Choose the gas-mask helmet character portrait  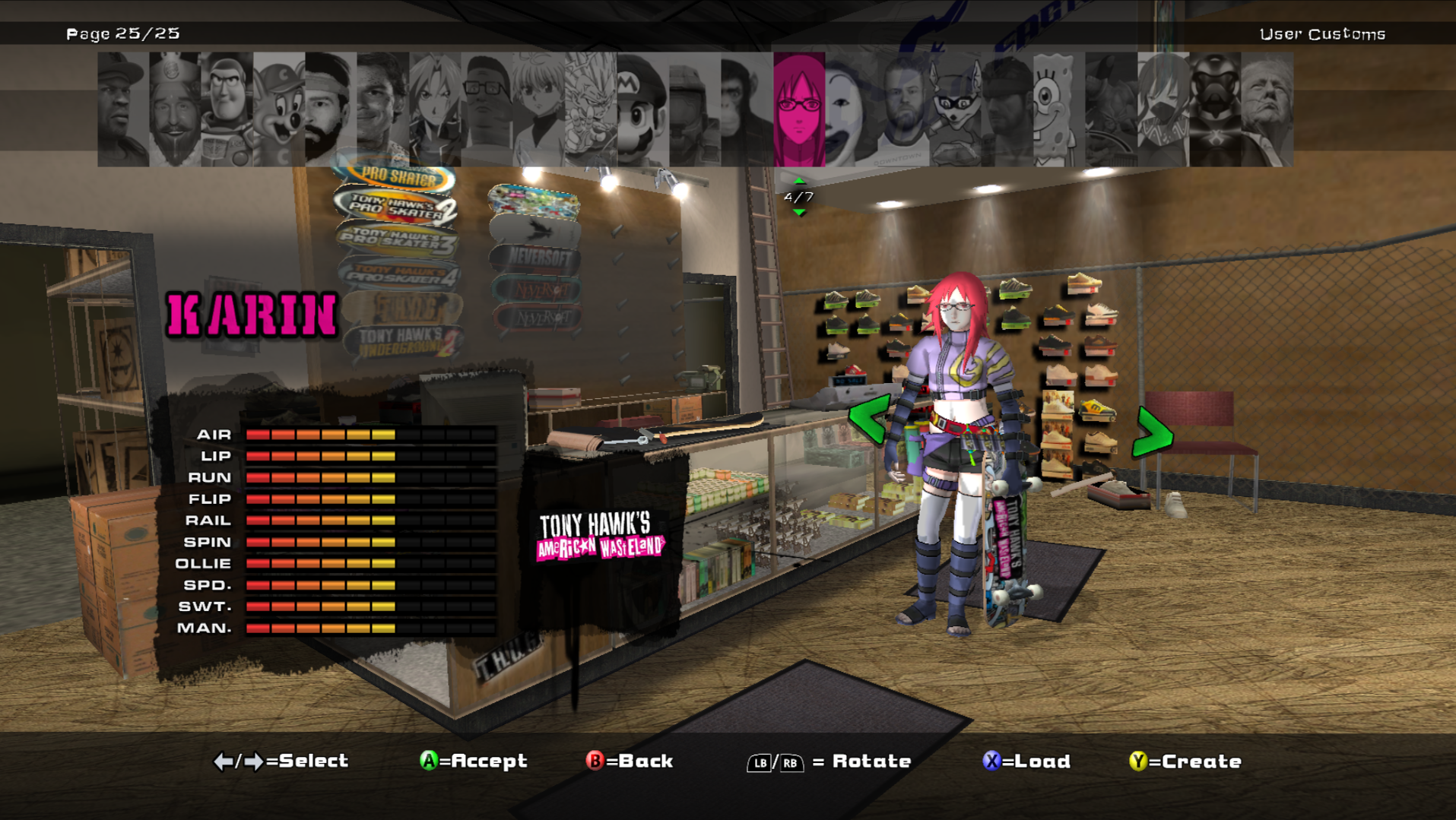[1215, 109]
